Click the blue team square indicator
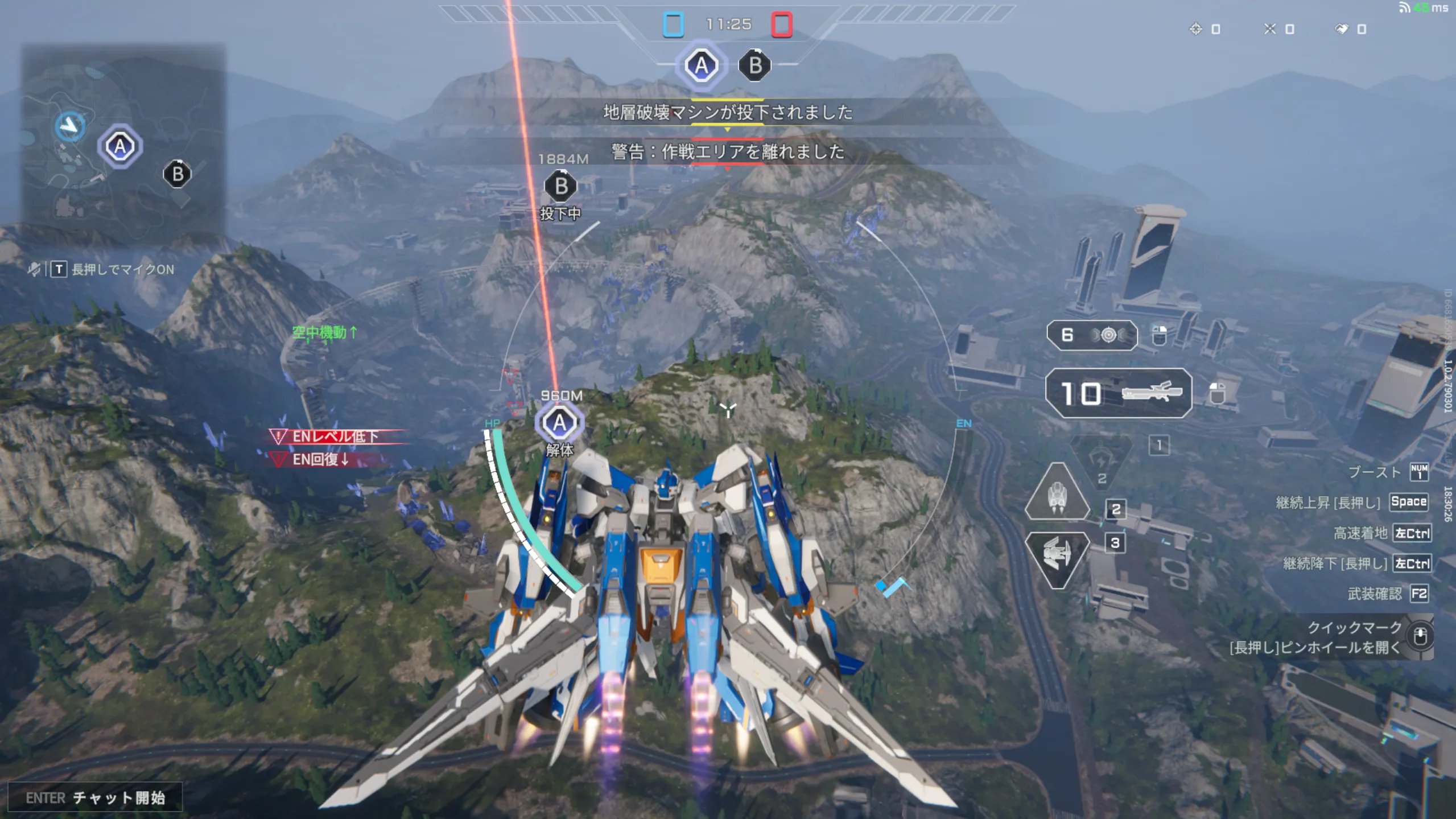1456x819 pixels. tap(673, 25)
